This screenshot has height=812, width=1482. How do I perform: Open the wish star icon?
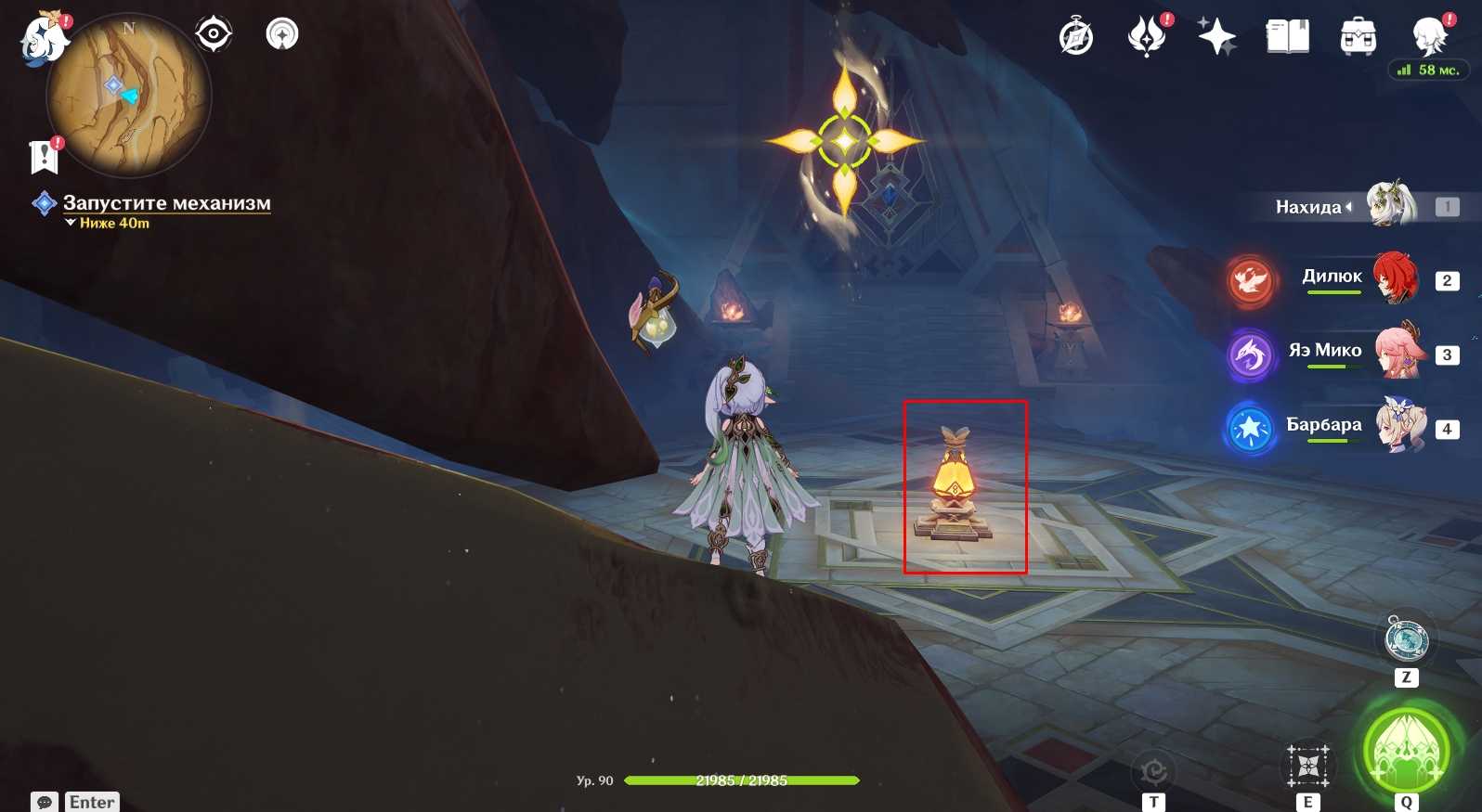[1216, 37]
